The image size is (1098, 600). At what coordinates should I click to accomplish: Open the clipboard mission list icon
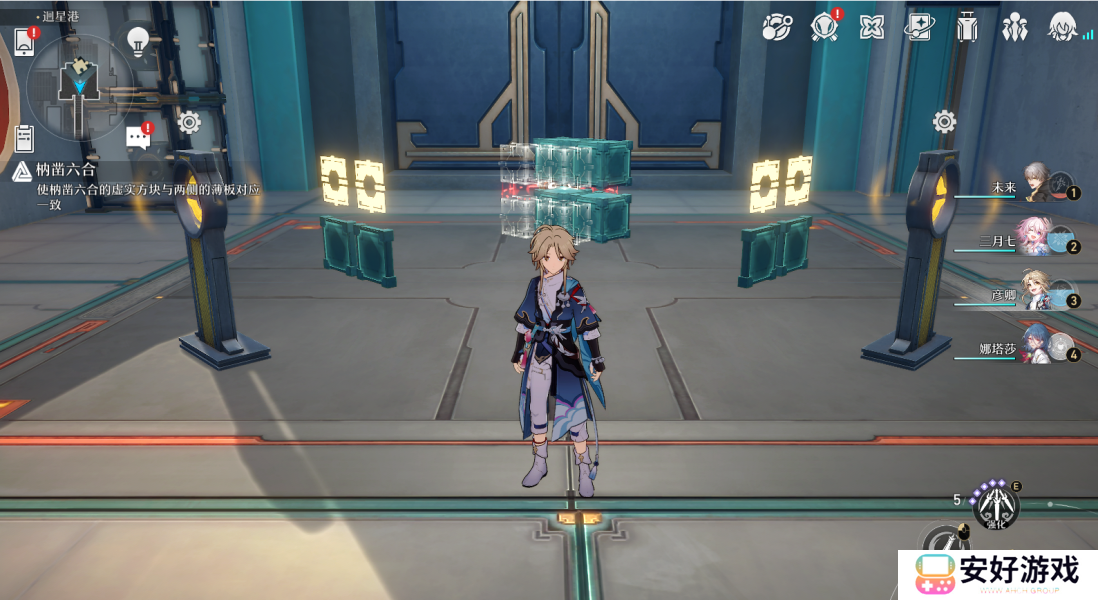(x=25, y=138)
